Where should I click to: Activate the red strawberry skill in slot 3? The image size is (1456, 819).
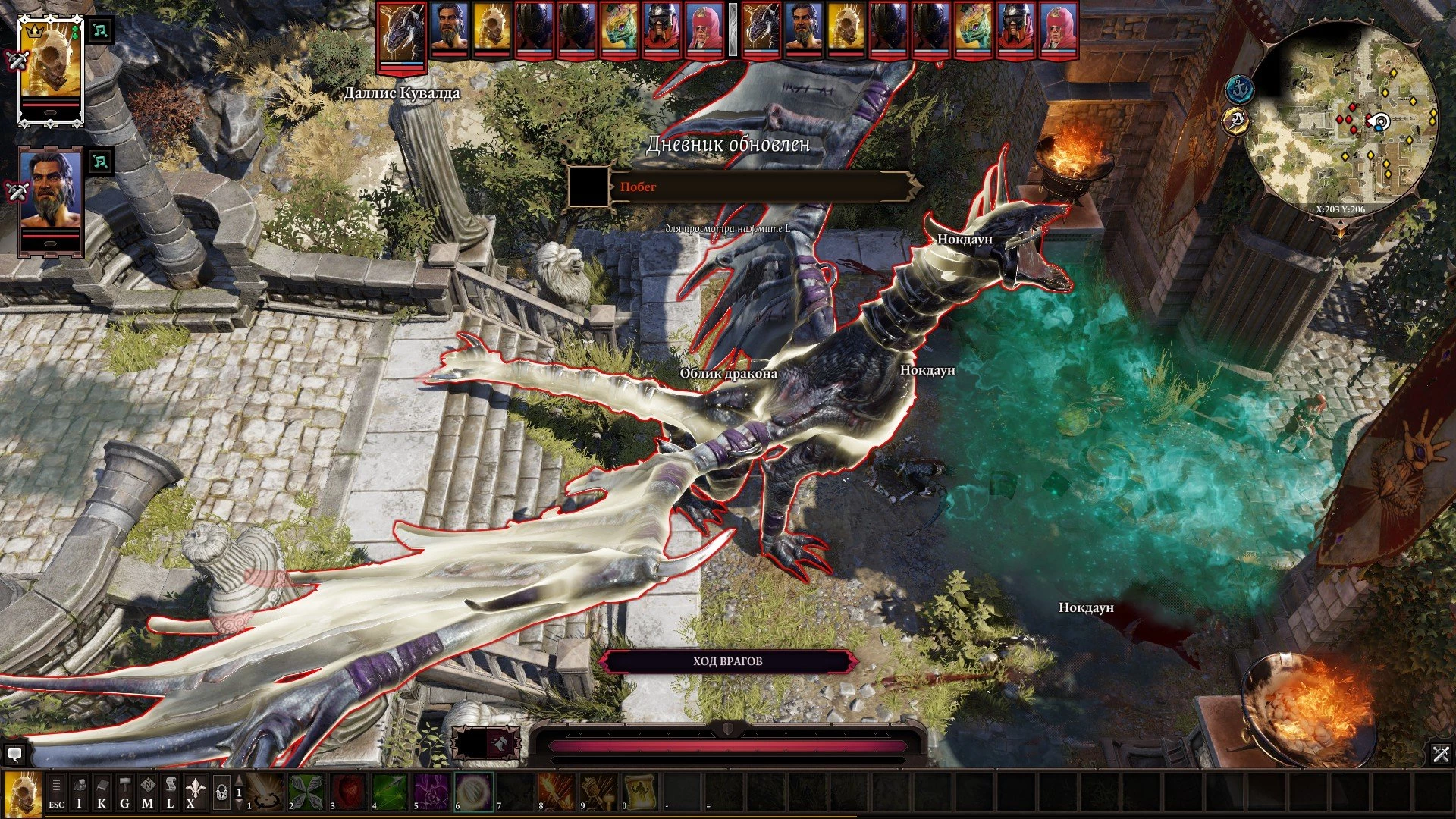point(348,792)
